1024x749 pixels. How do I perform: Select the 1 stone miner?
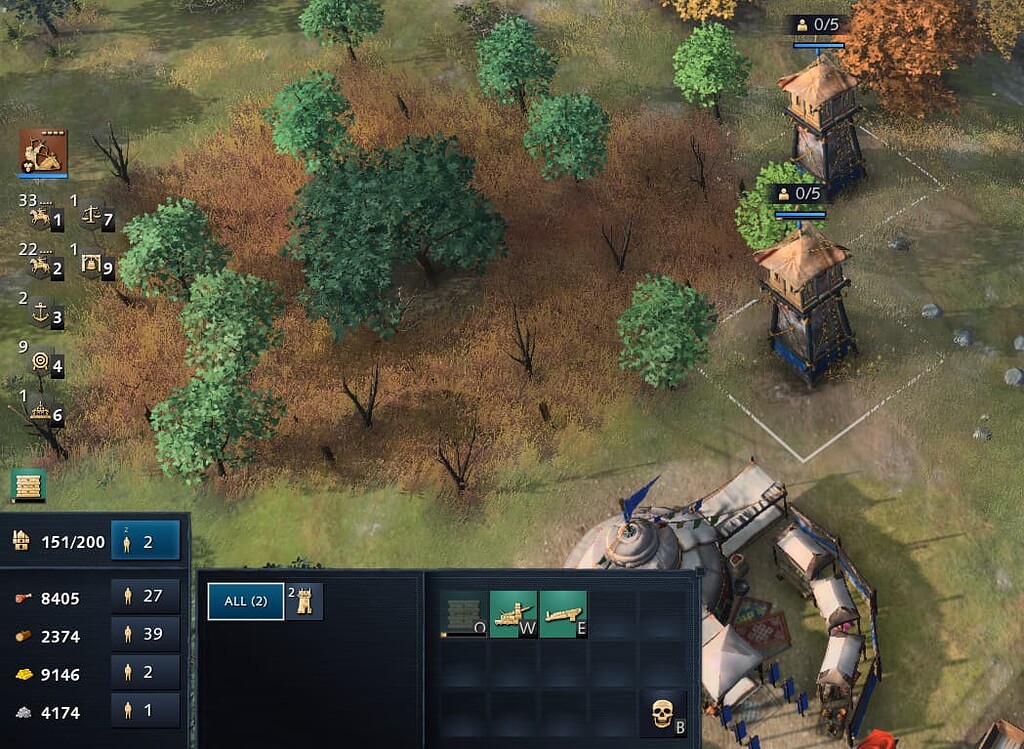(146, 710)
